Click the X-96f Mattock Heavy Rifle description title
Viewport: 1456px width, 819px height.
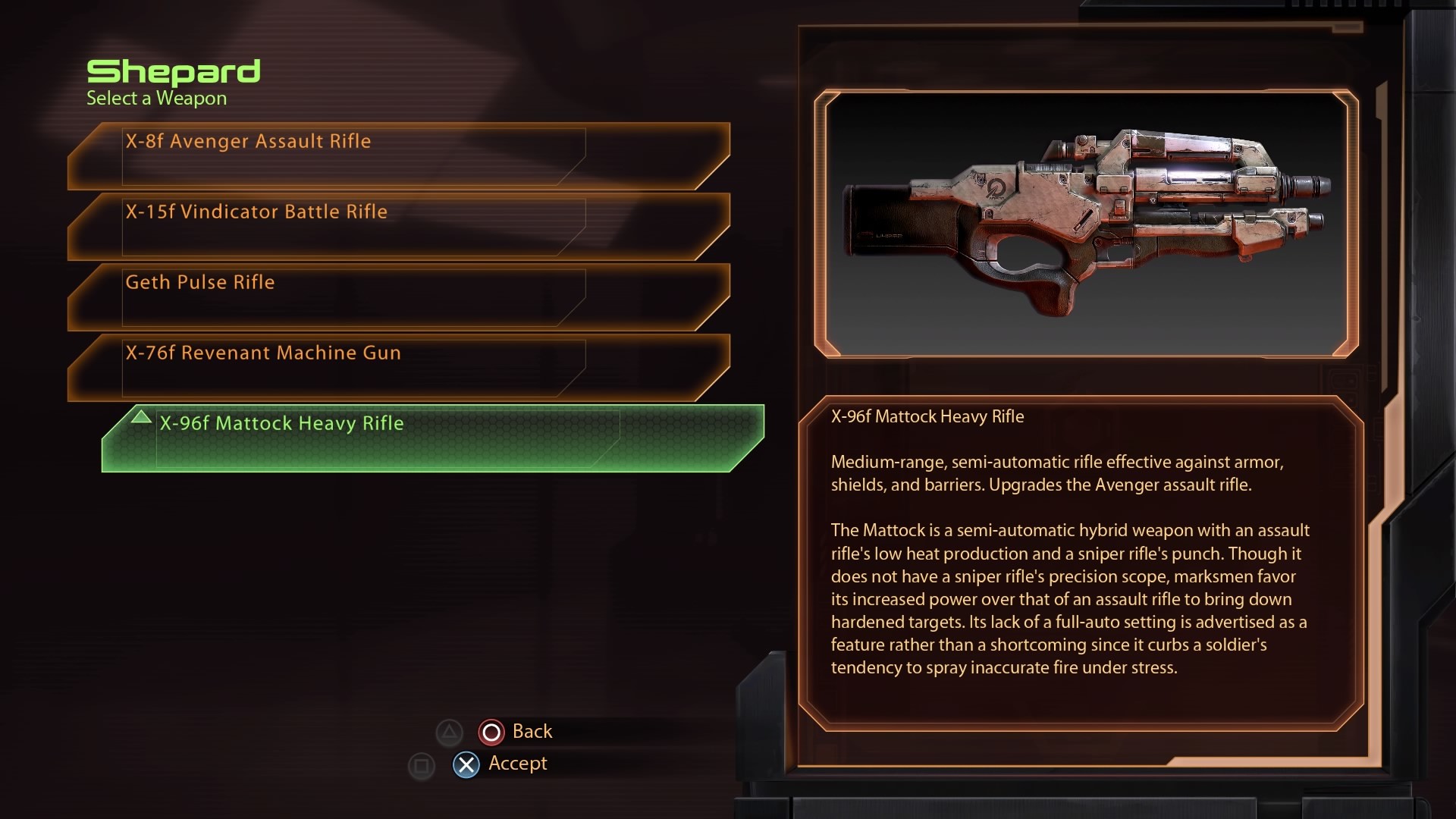[928, 416]
